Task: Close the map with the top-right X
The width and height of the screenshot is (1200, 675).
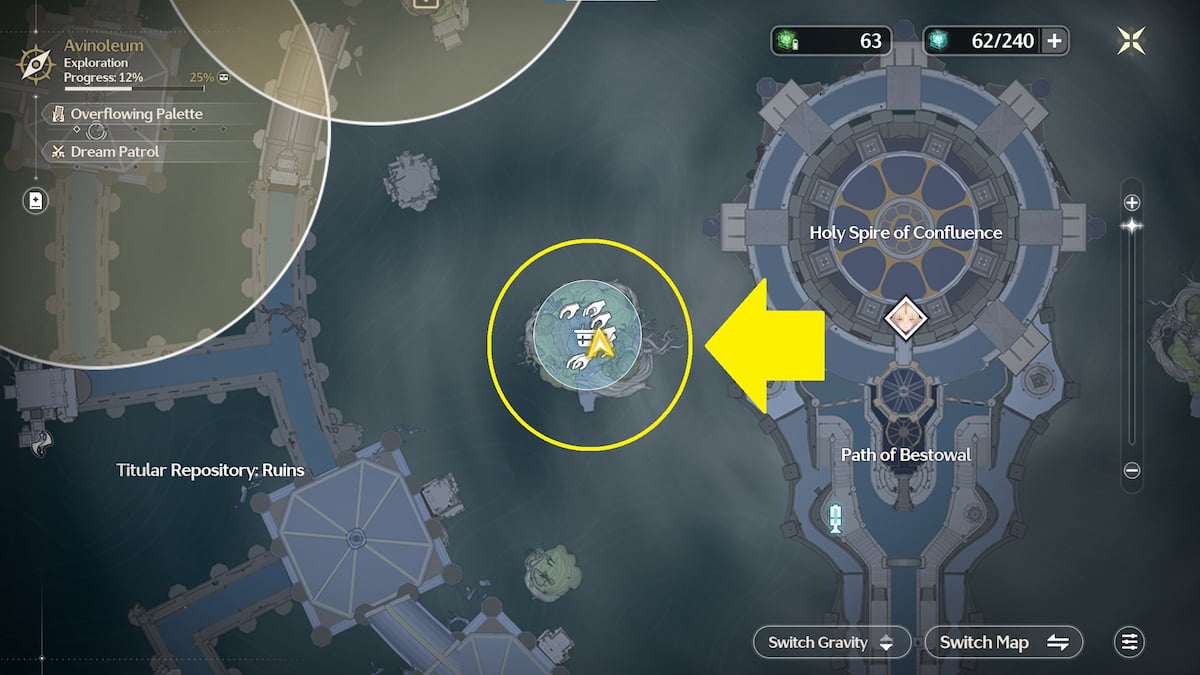Action: pyautogui.click(x=1131, y=40)
